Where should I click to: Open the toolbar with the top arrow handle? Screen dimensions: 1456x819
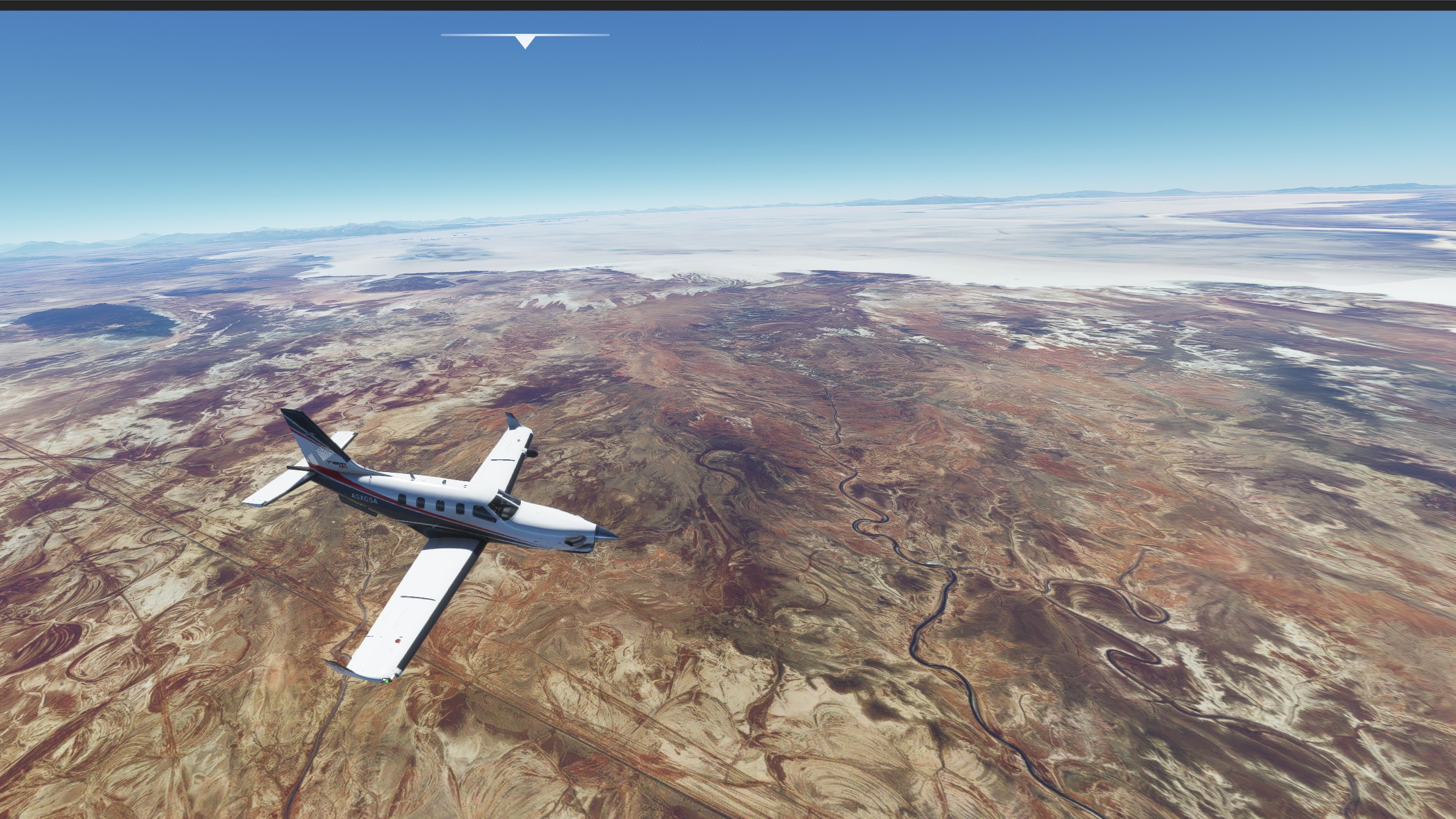[525, 41]
